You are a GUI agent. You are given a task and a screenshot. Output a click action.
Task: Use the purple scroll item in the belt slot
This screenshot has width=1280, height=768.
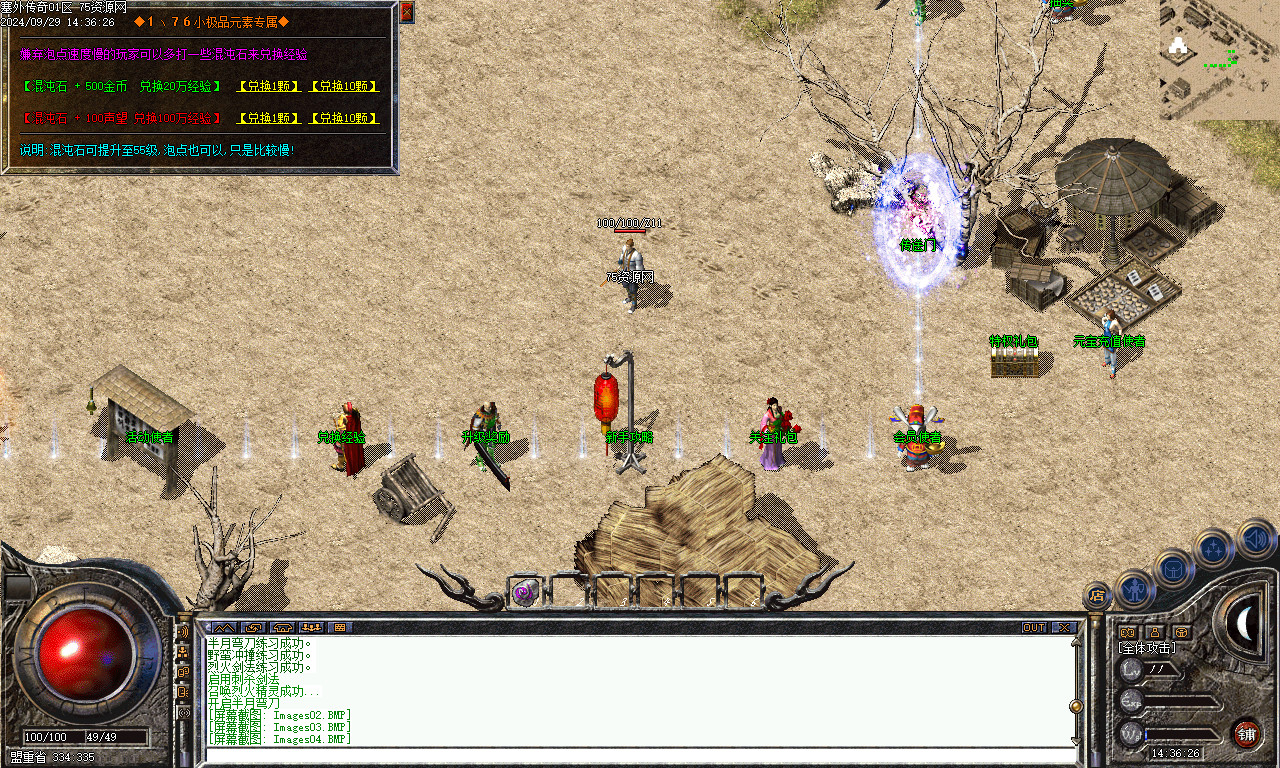[x=525, y=593]
